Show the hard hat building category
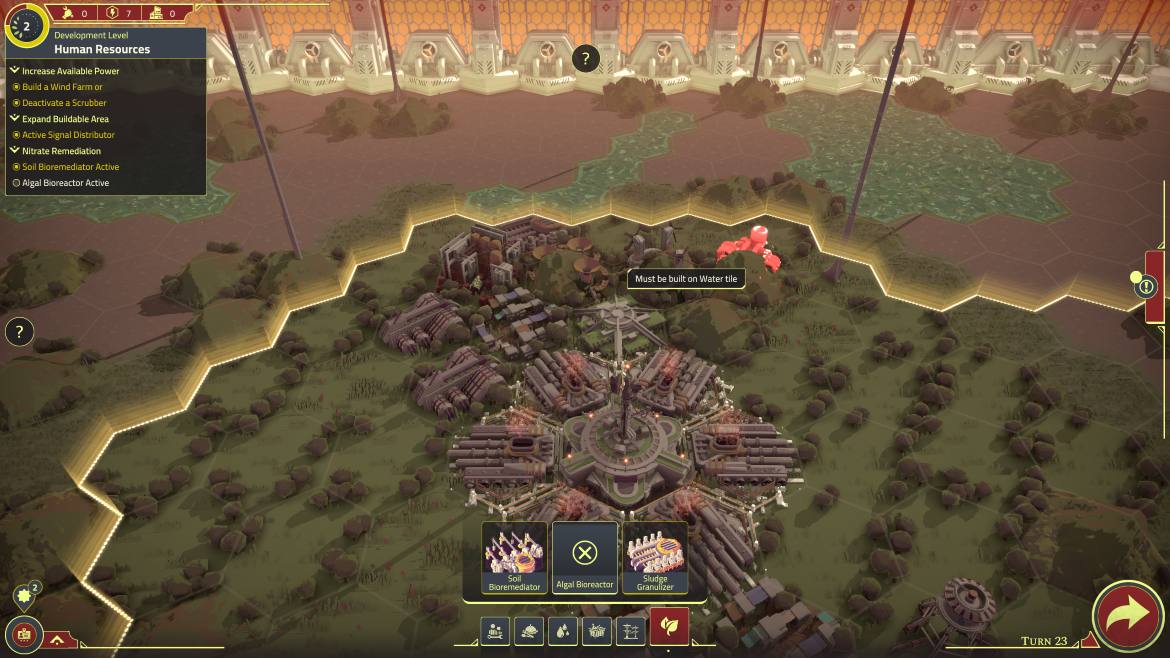The height and width of the screenshot is (658, 1170). tap(529, 631)
